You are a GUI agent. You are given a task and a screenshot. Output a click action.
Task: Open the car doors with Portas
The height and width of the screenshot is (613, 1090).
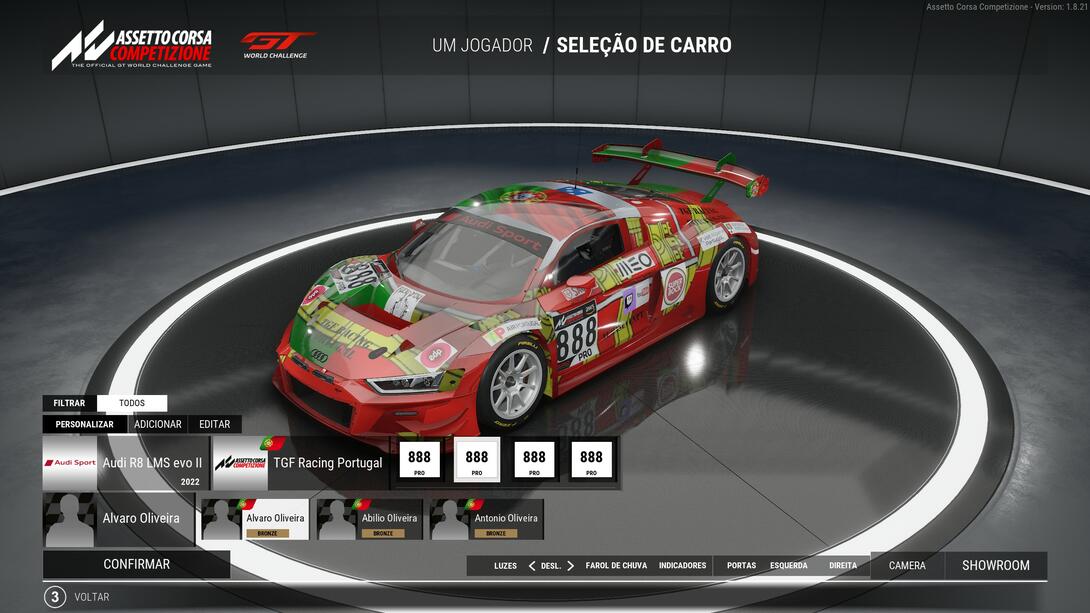click(x=741, y=566)
